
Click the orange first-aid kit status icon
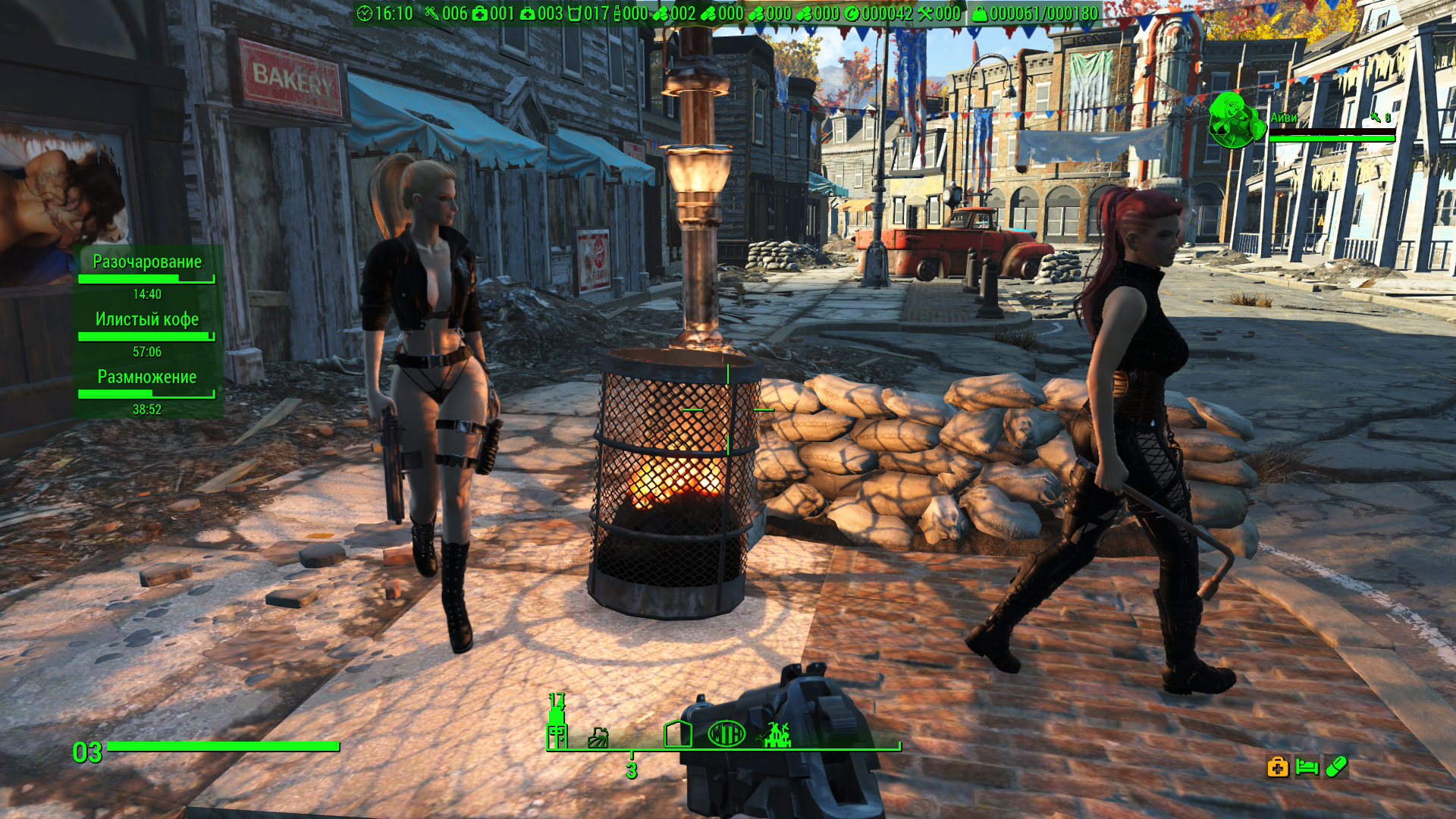click(x=1278, y=767)
